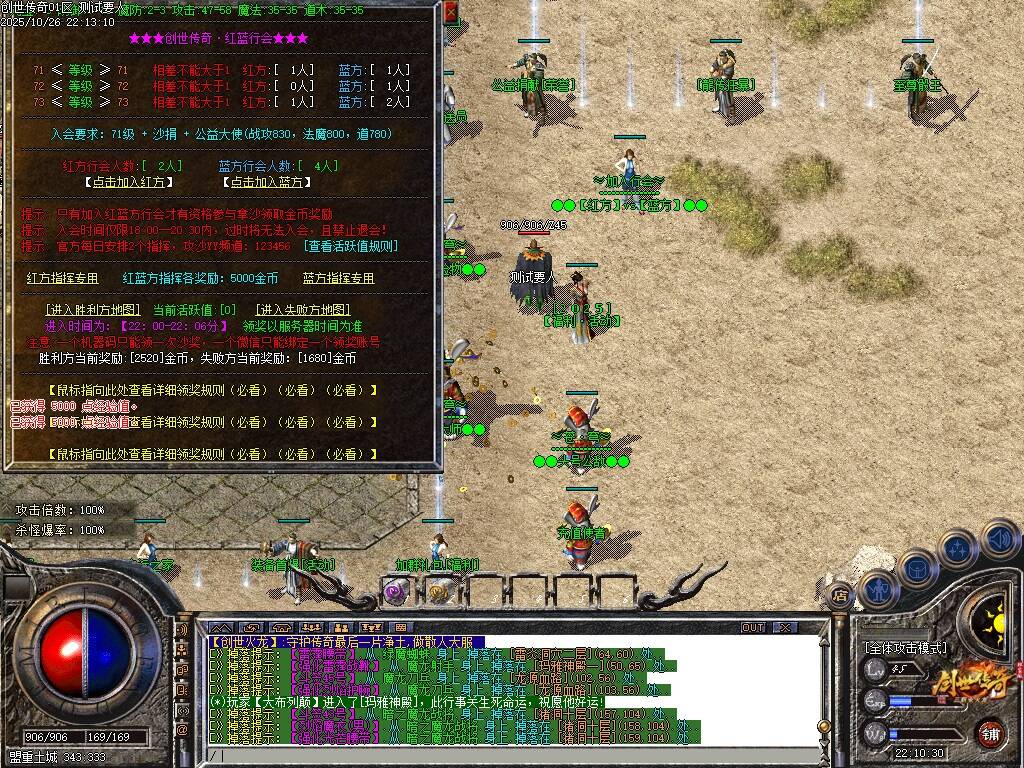Open the skills sparkle round button
The image size is (1024, 768).
[x=958, y=549]
